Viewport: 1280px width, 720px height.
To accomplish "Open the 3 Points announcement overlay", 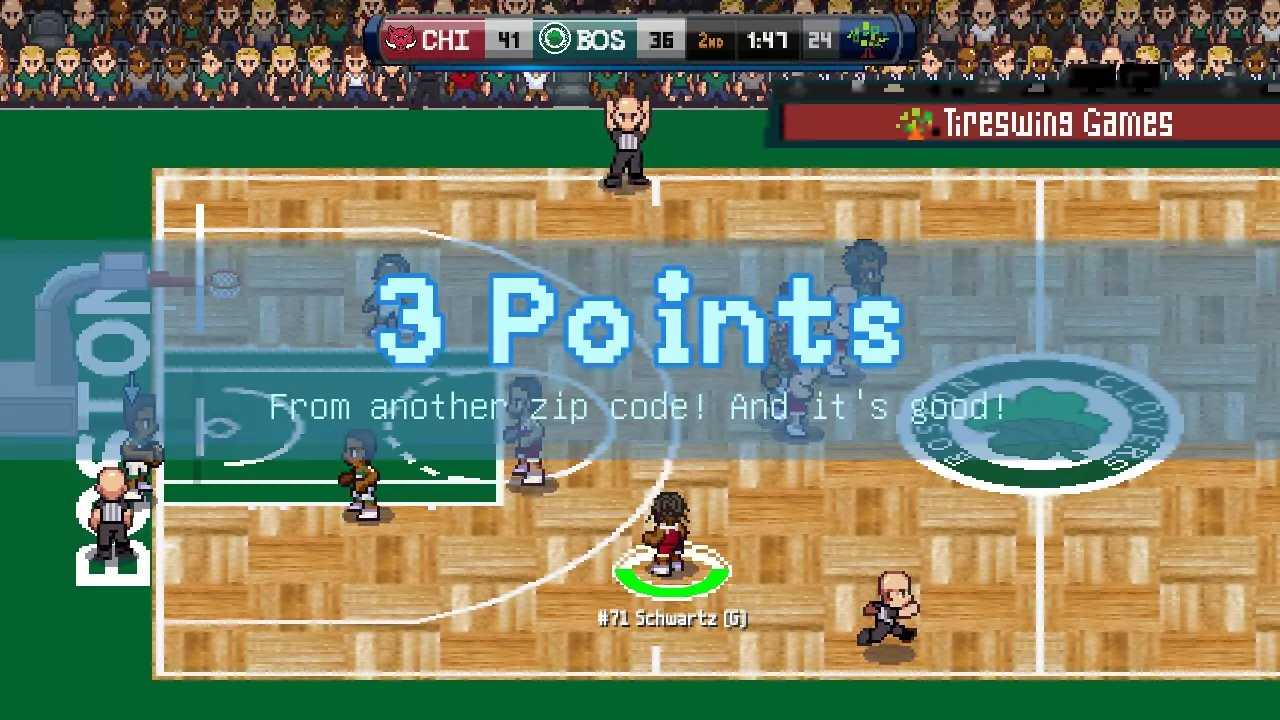I will (640, 320).
